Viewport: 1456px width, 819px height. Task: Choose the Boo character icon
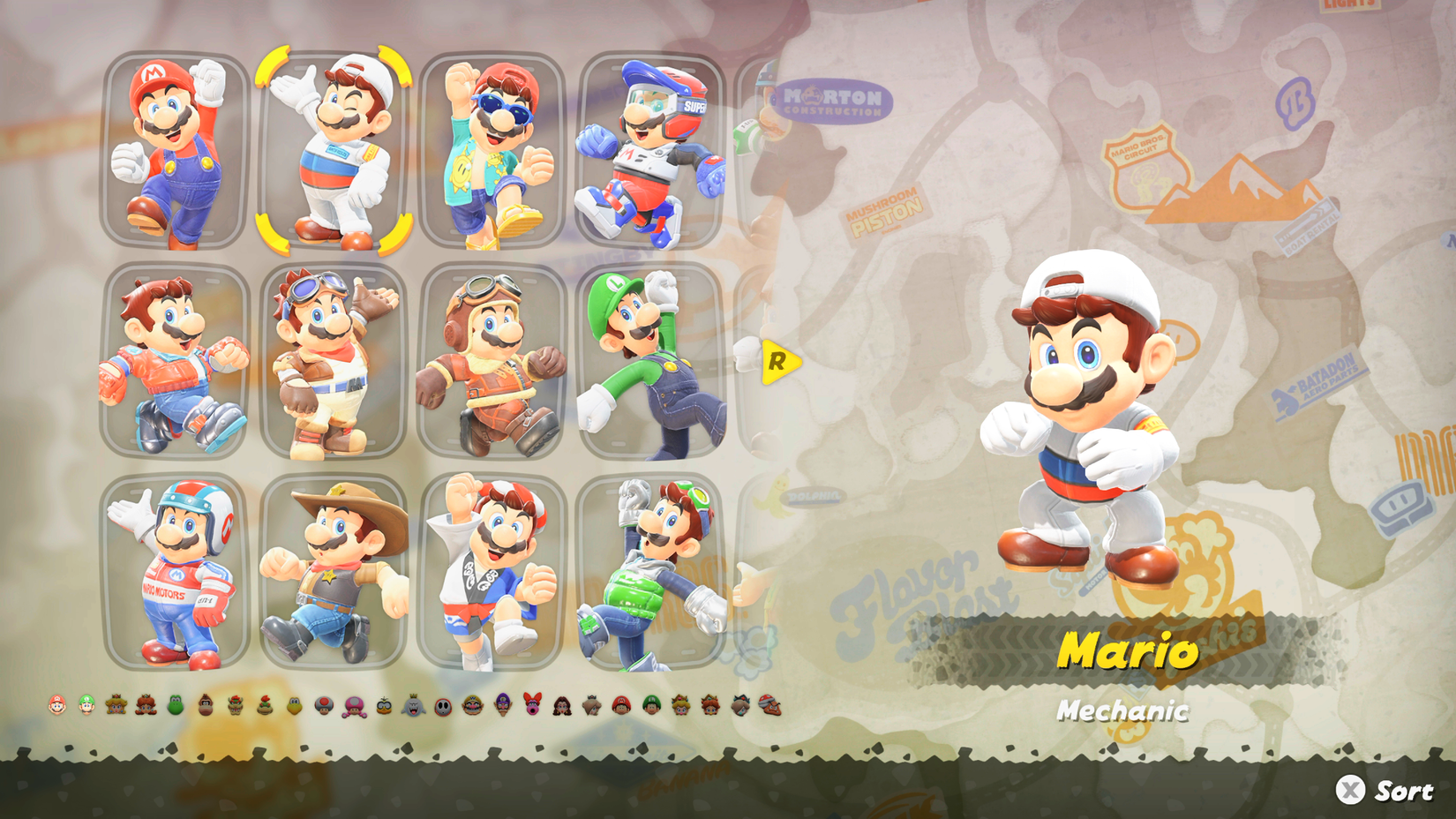point(415,706)
